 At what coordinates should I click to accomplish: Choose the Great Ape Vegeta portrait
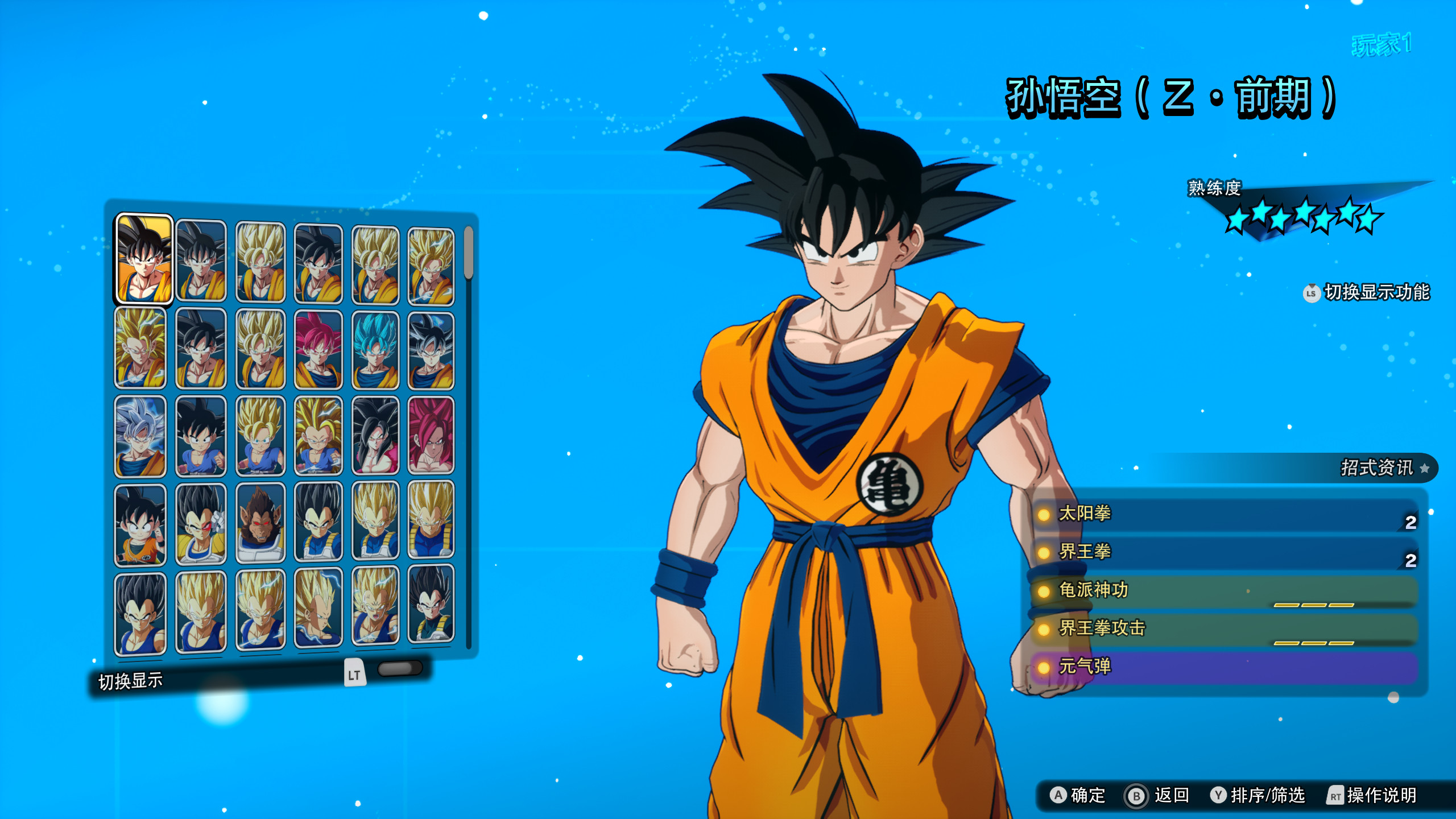260,523
